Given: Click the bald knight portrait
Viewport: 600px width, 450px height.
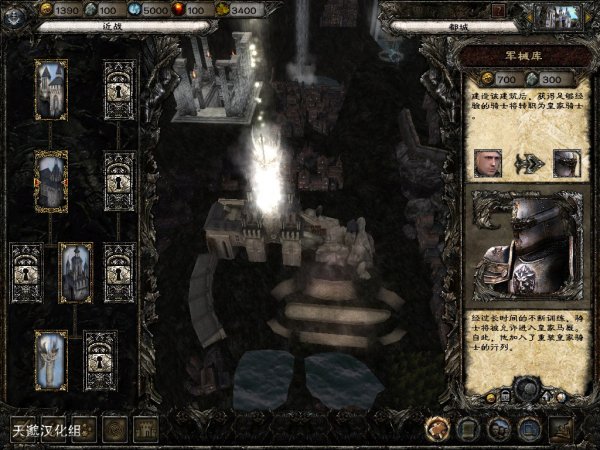Looking at the screenshot, I should pos(487,163).
